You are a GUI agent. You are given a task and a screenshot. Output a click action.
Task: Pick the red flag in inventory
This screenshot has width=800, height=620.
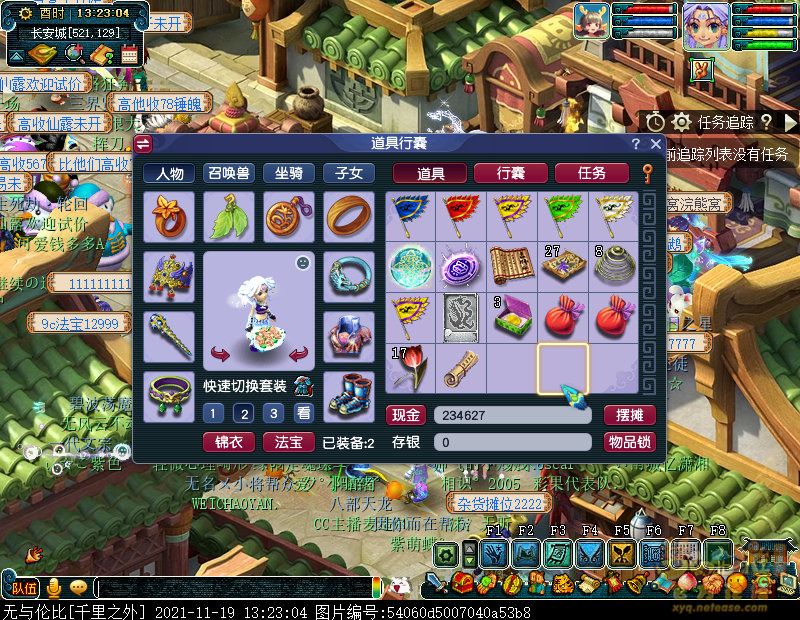[x=461, y=214]
